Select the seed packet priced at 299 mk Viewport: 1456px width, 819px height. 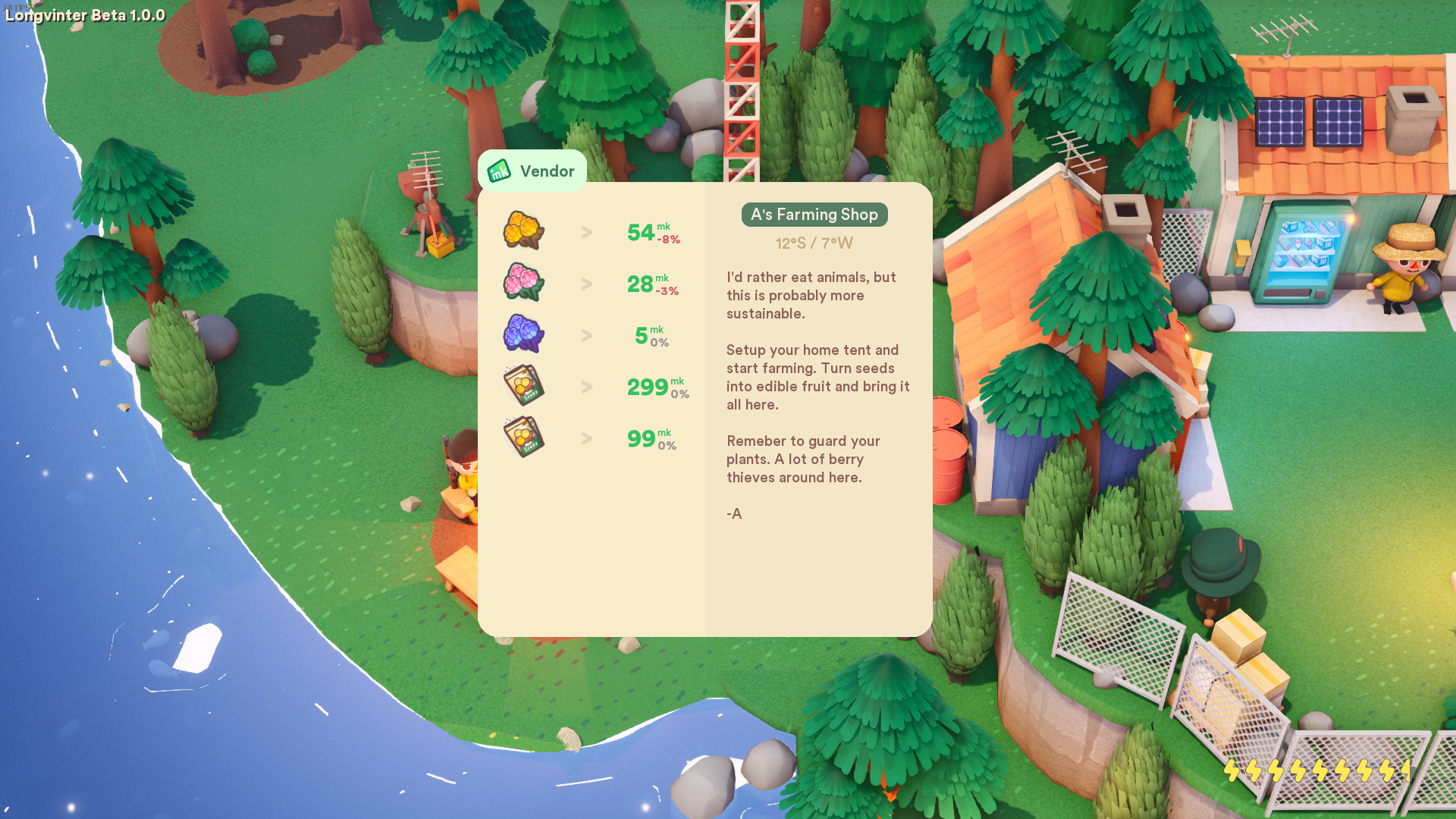pyautogui.click(x=523, y=385)
